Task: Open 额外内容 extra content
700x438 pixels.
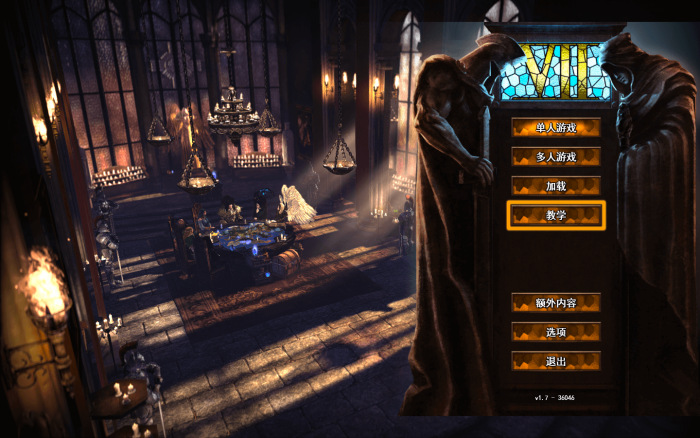Action: 556,302
